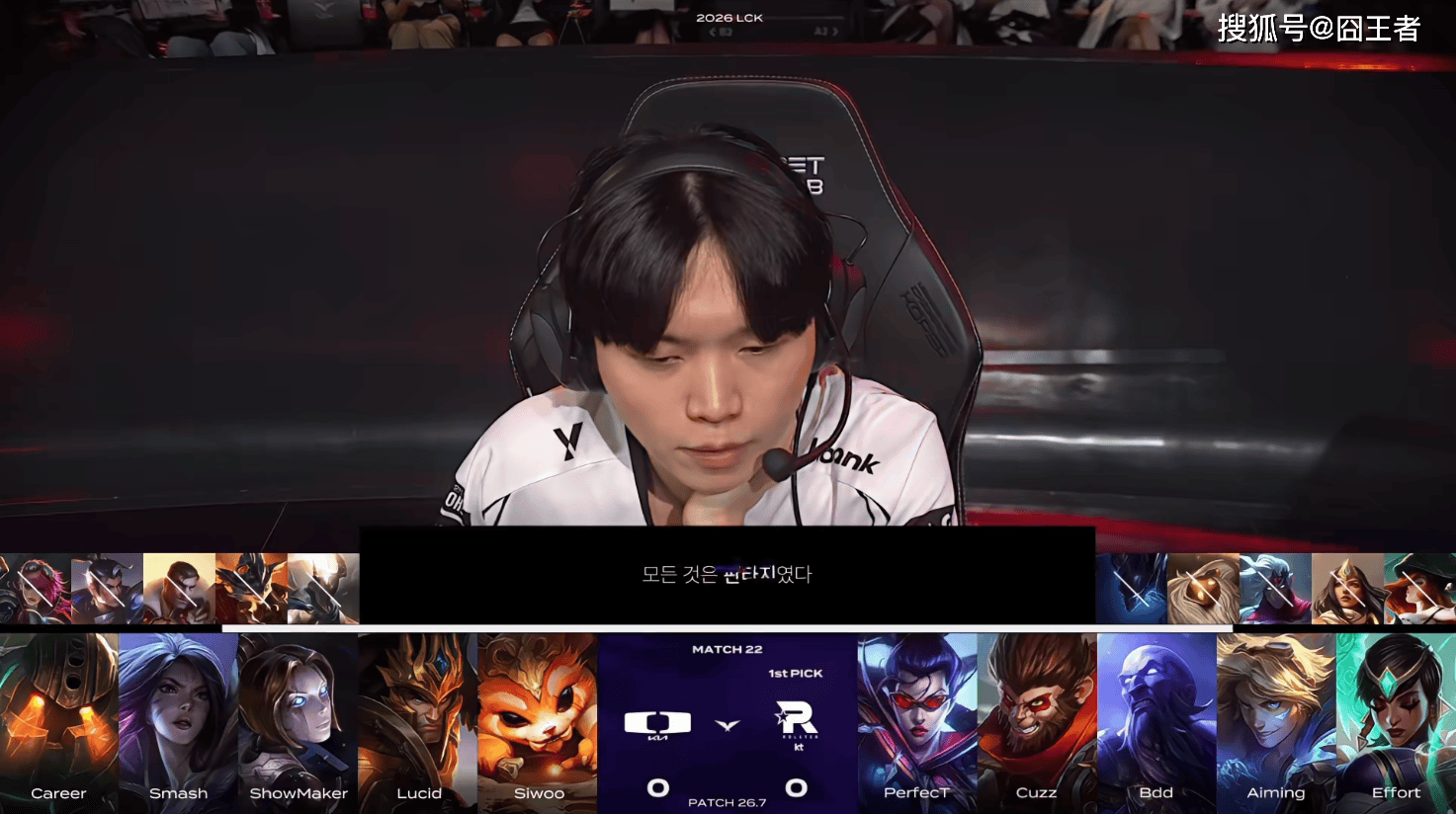Click the banned Vi portrait
1456x814 pixels.
pyautogui.click(x=36, y=589)
